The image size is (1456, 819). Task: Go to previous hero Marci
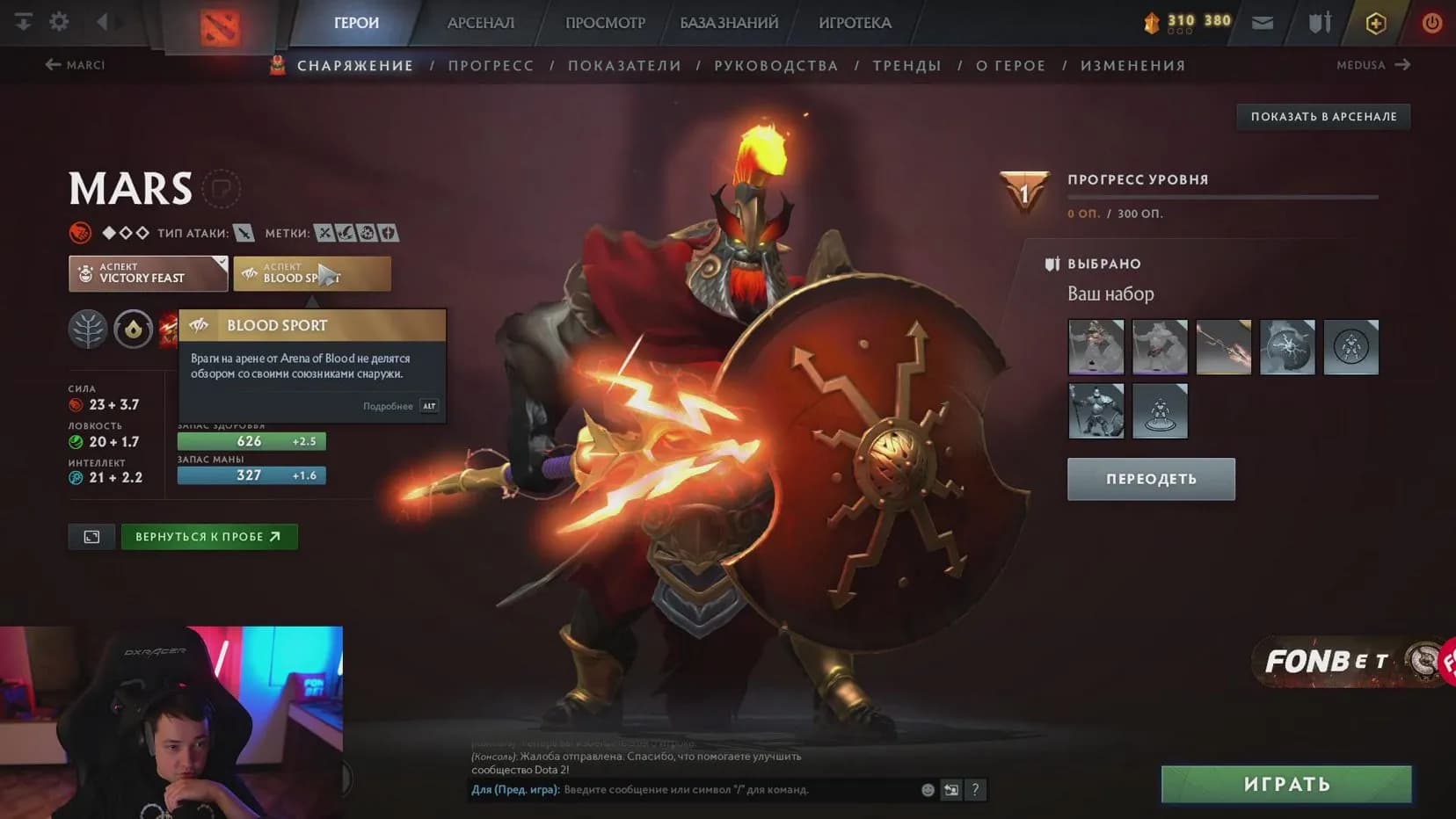click(75, 65)
